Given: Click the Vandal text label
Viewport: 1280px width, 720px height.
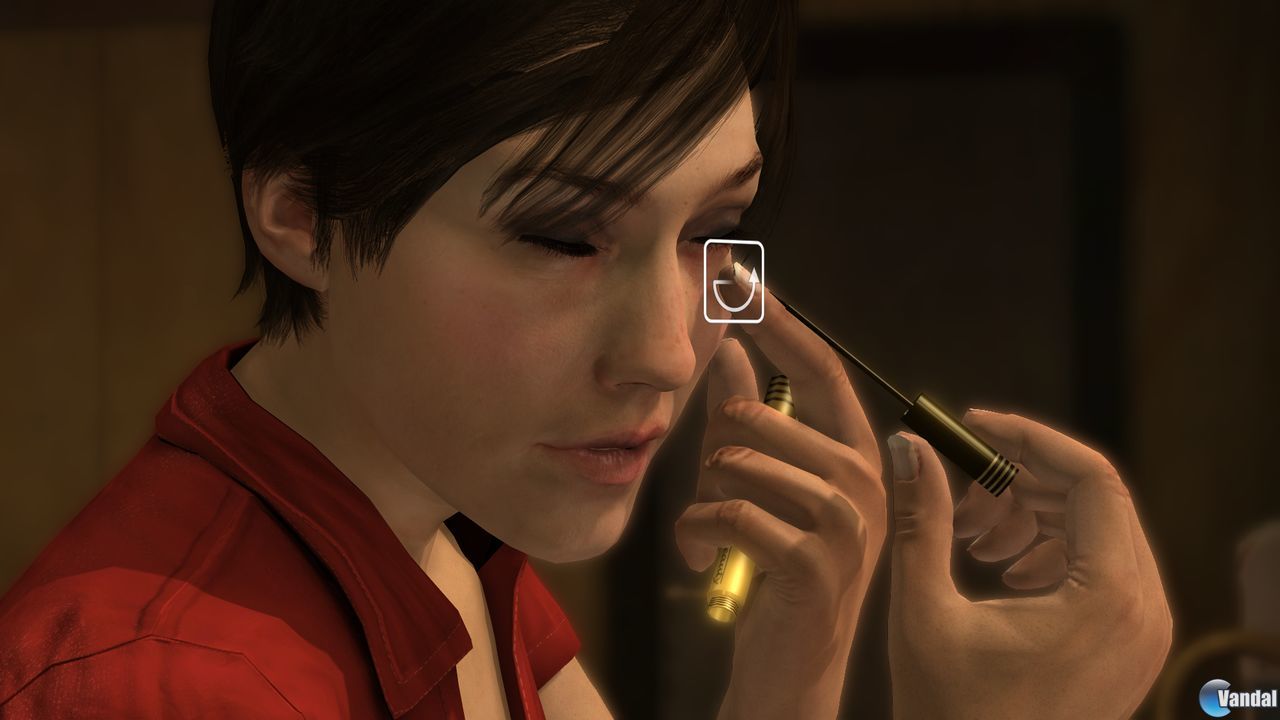Looking at the screenshot, I should [1248, 697].
